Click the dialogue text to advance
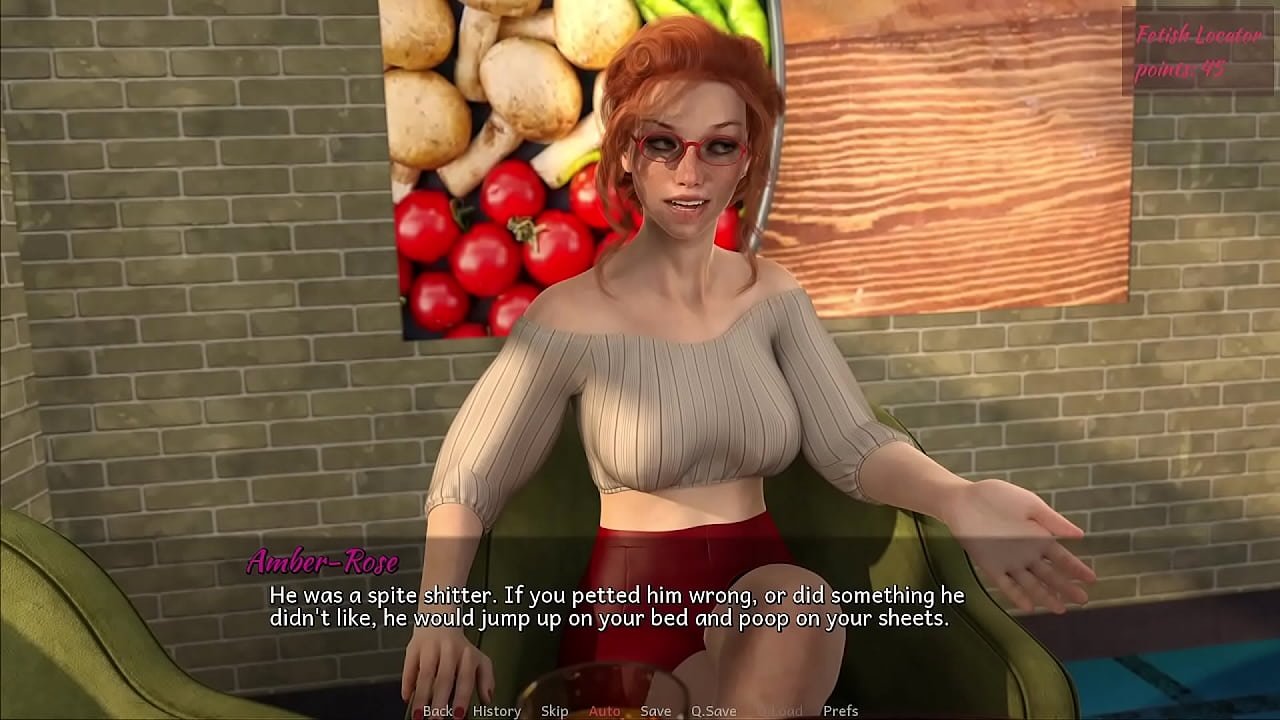 coord(614,606)
